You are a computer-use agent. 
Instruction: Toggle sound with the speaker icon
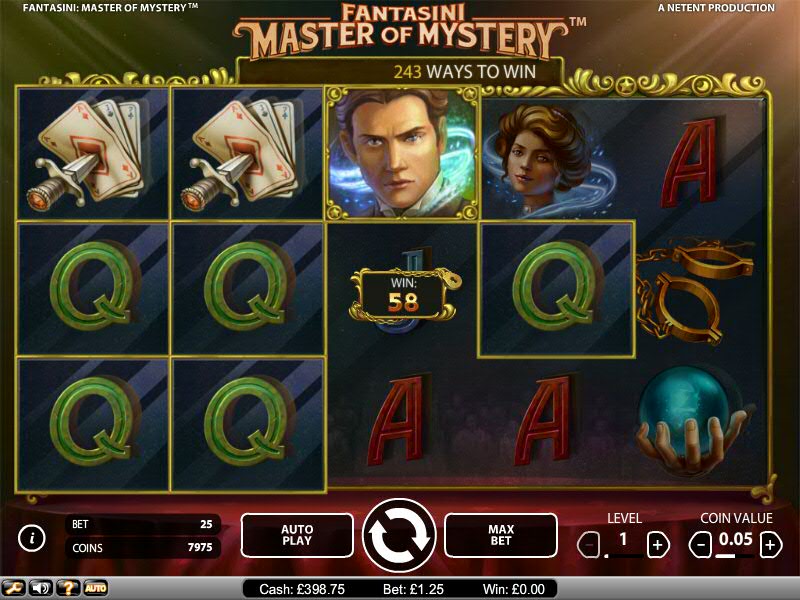[41, 588]
